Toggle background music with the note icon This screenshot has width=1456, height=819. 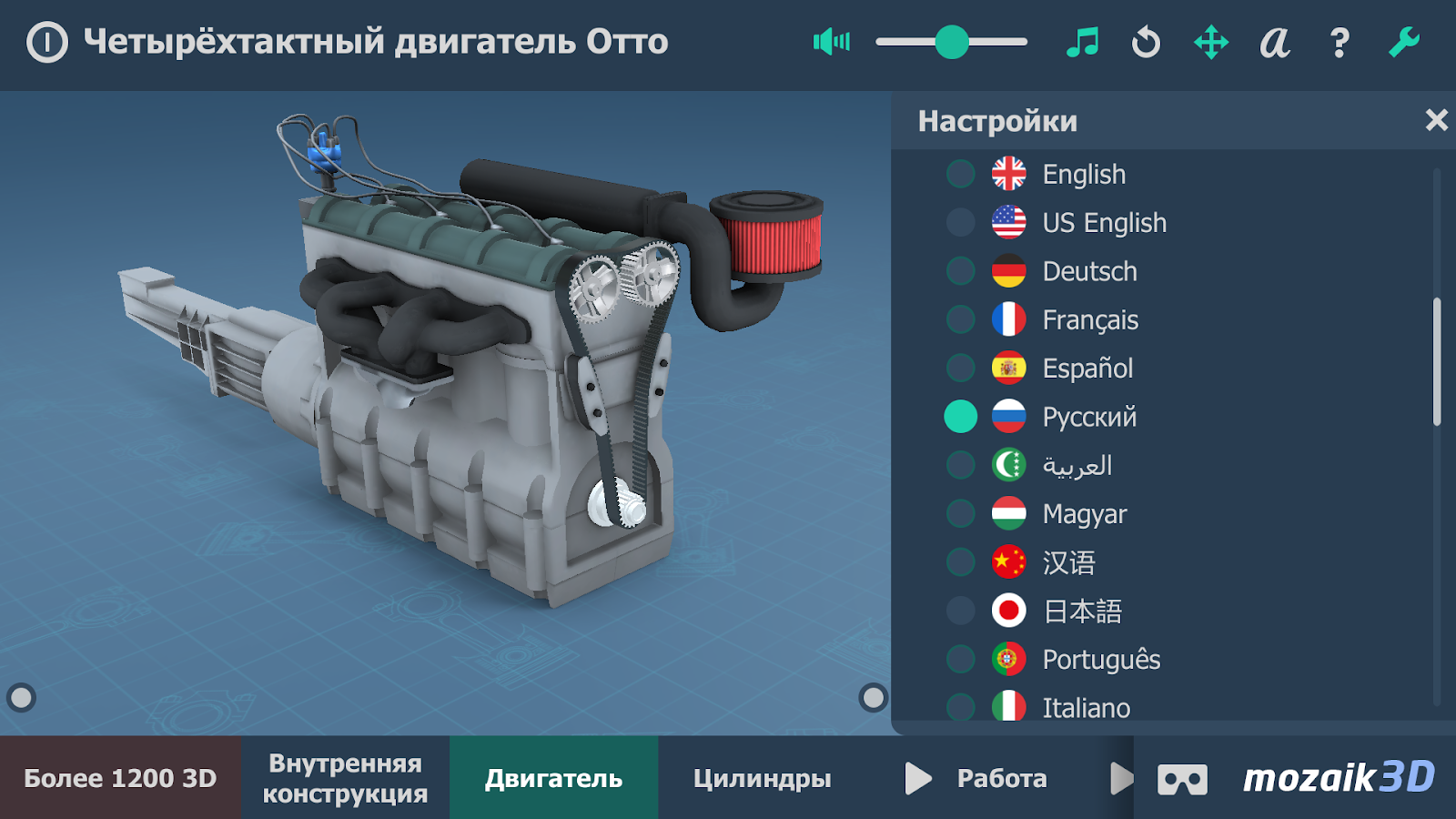tap(1082, 42)
